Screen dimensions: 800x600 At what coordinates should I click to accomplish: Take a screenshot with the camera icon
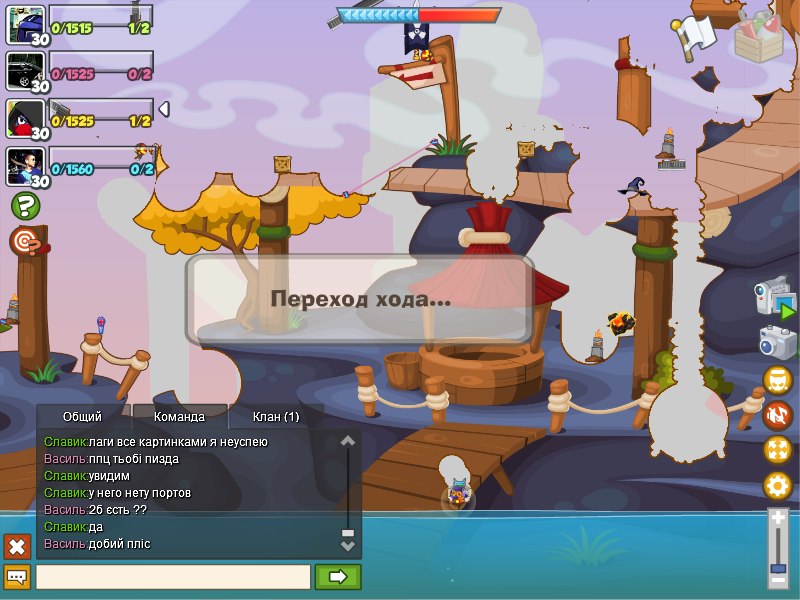tap(777, 342)
